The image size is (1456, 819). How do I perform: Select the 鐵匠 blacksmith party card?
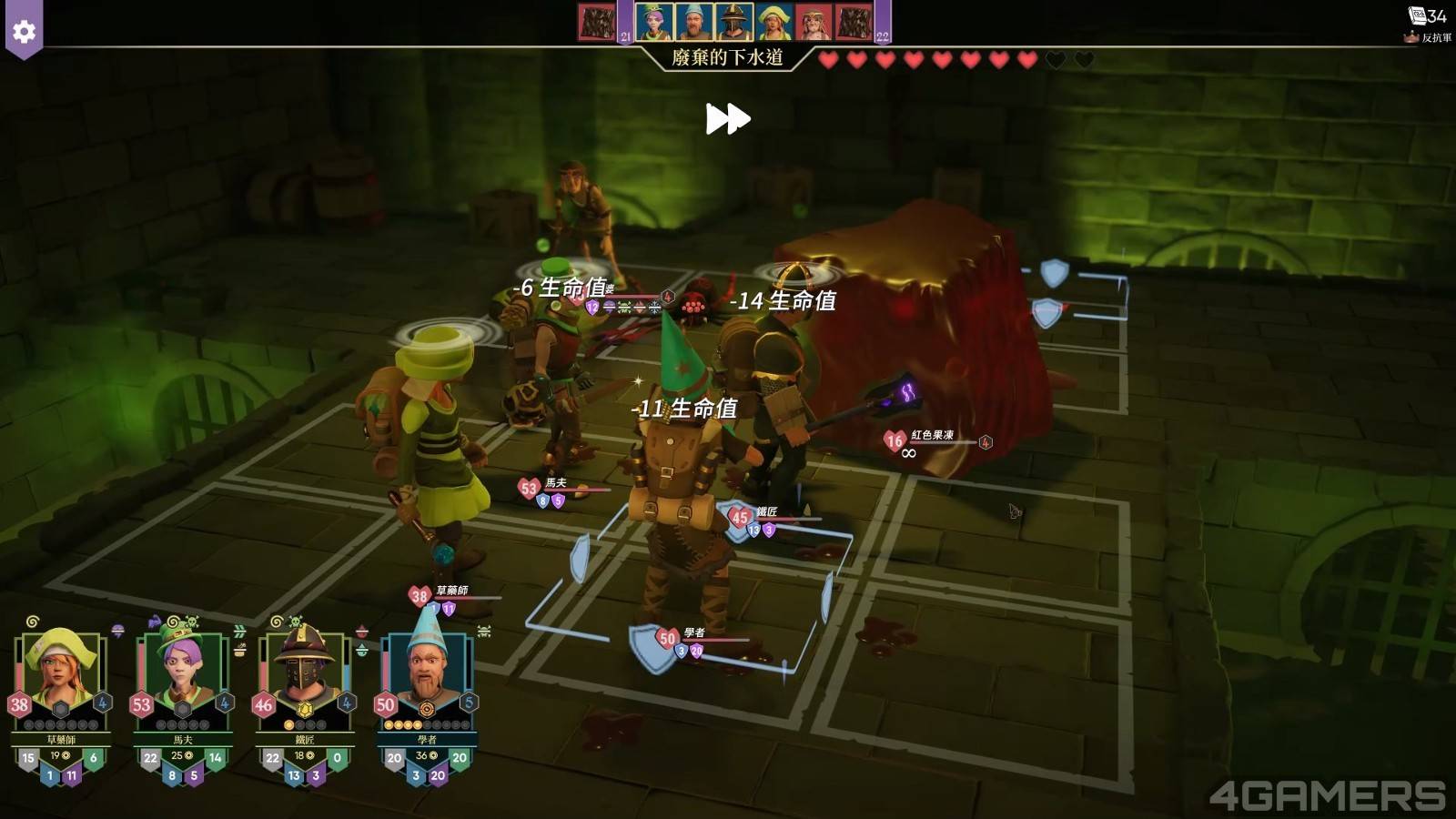[x=304, y=673]
